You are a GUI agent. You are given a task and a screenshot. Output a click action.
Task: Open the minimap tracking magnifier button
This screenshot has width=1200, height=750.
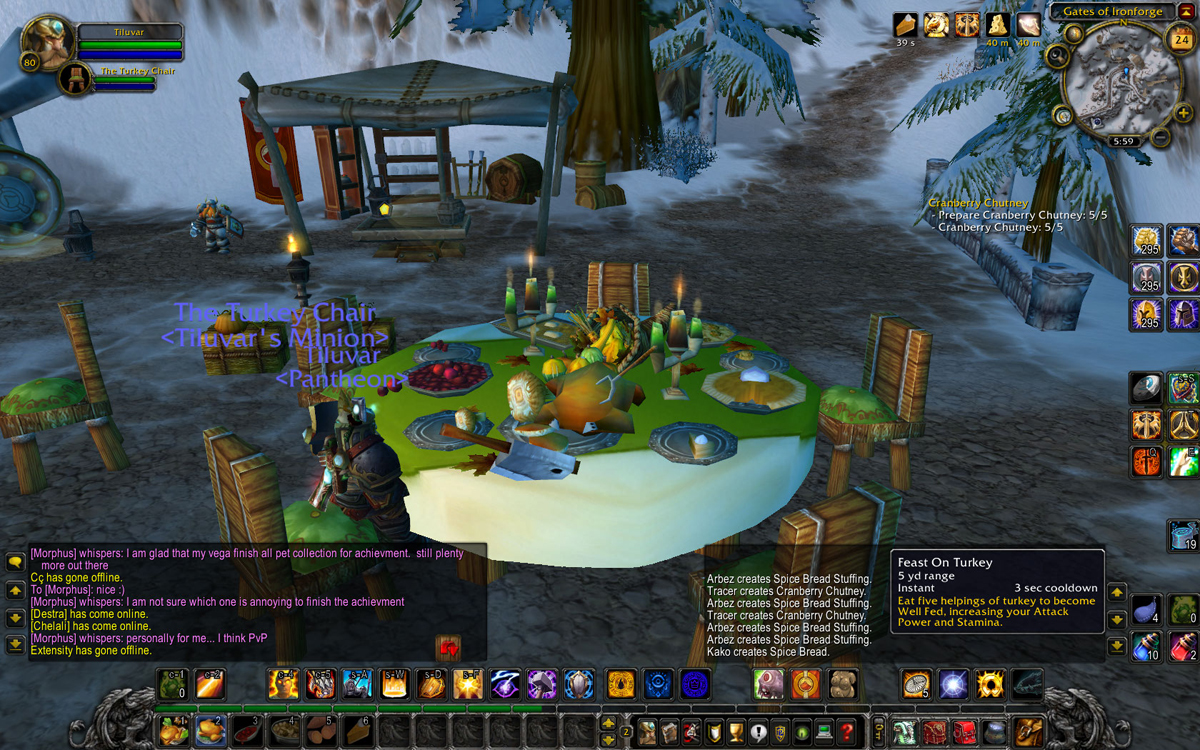click(1056, 54)
